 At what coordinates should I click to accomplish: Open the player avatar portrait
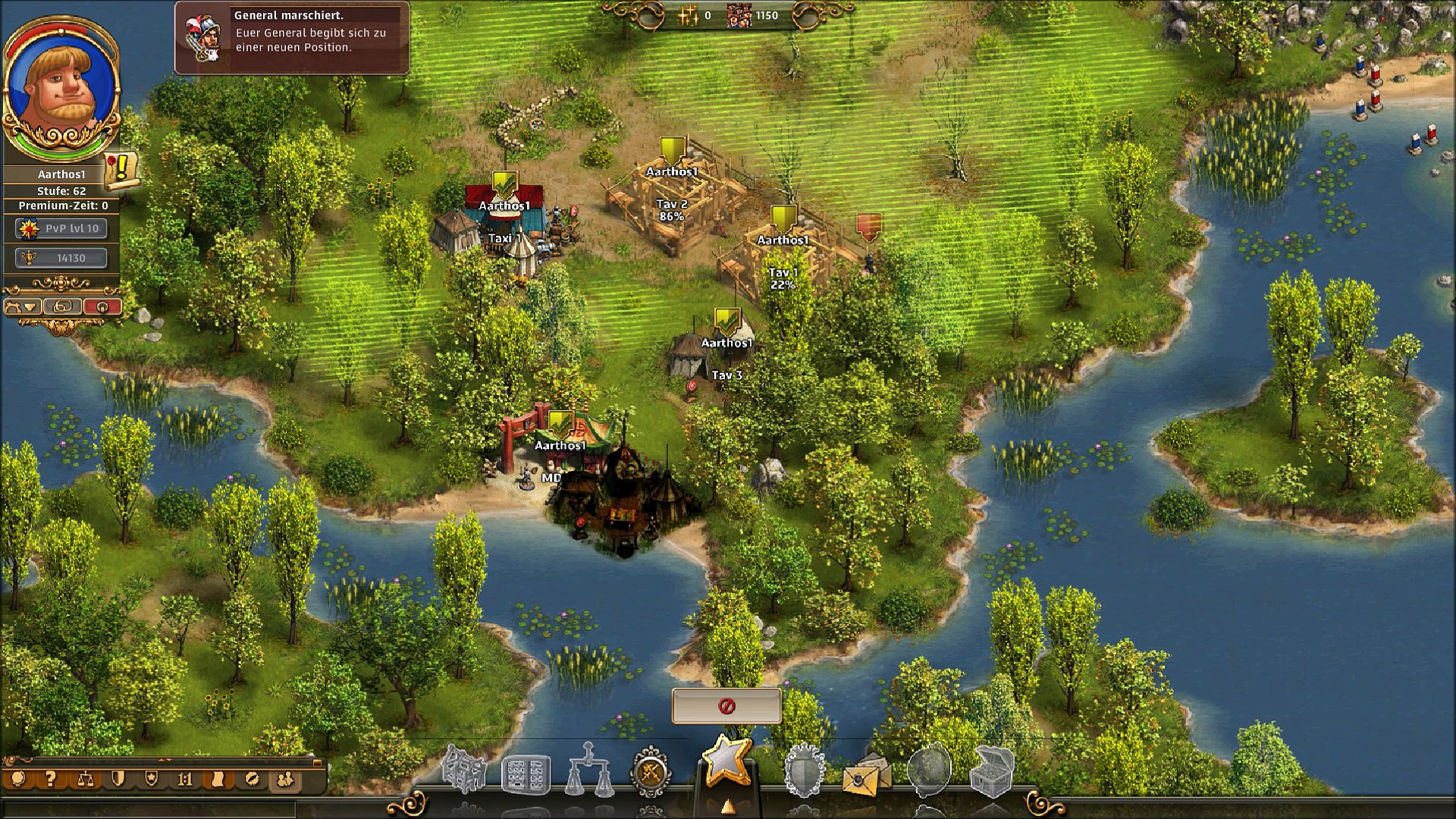click(61, 85)
